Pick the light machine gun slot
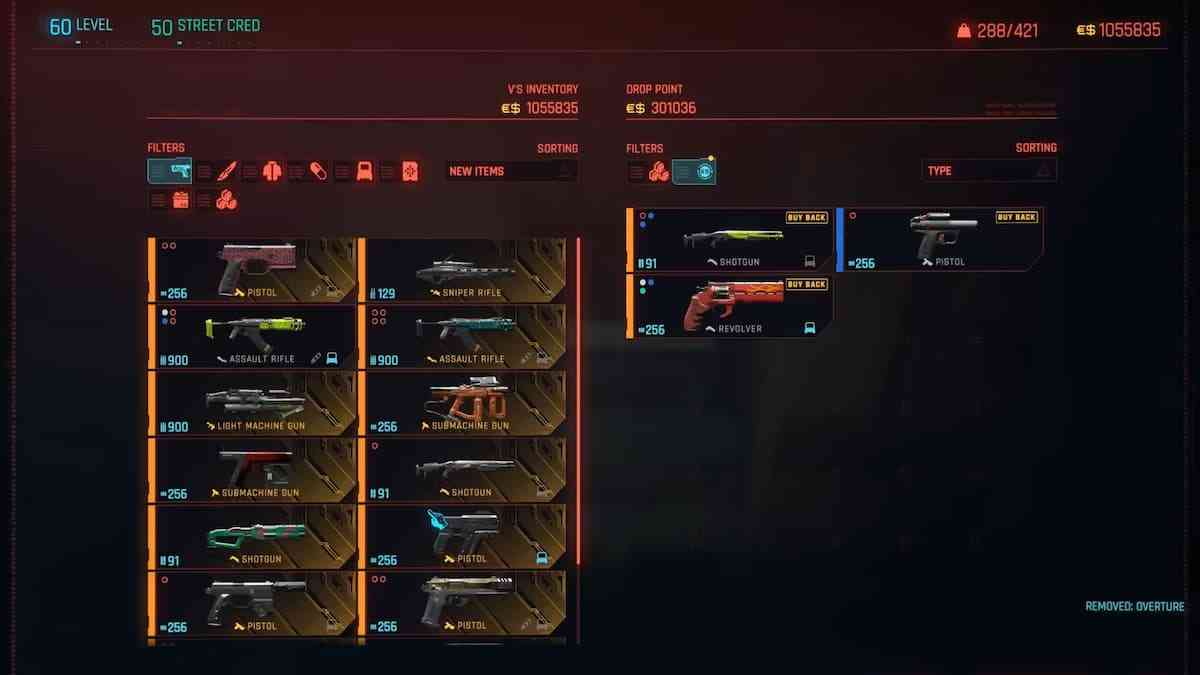1200x675 pixels. 252,403
